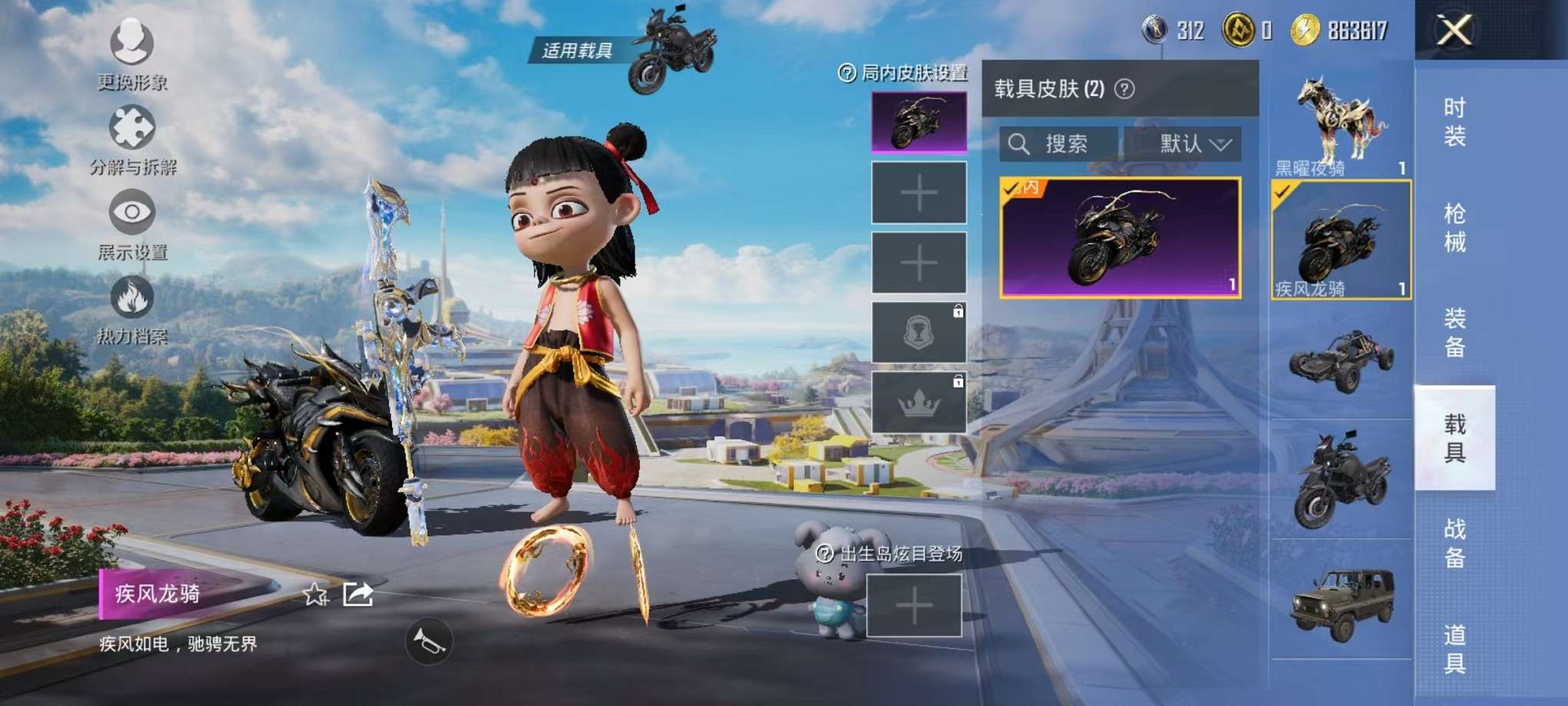Open 展示设置 display settings

pos(132,213)
